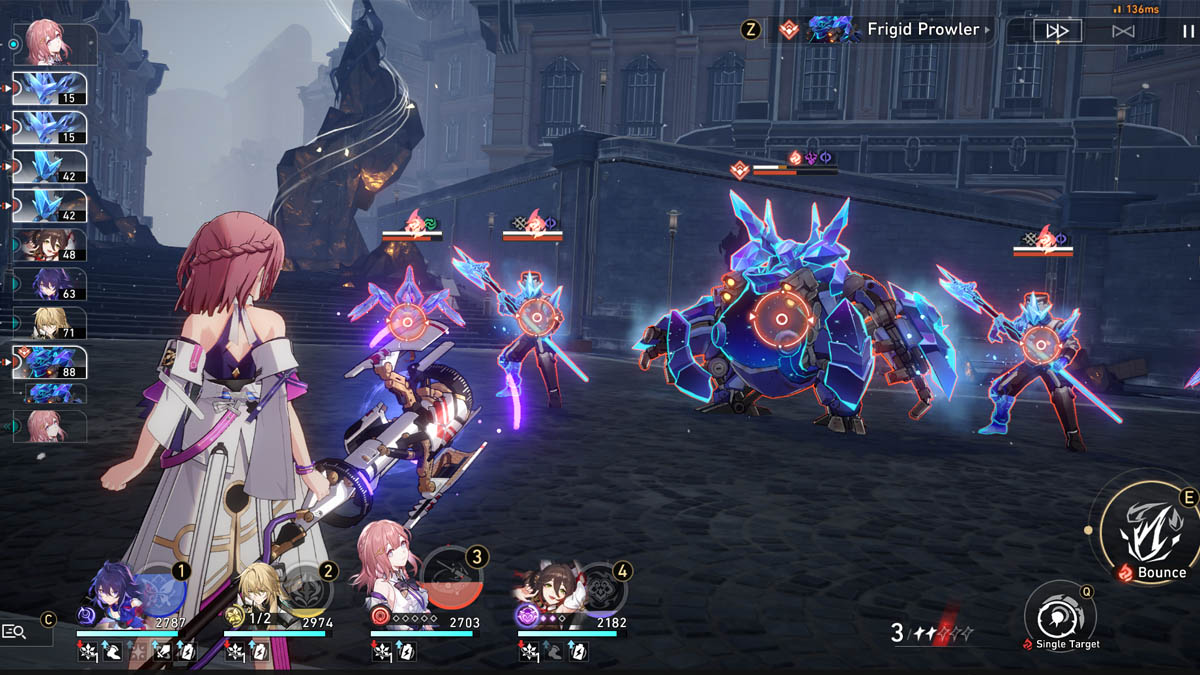Select the turn-order portrait showing 63

click(x=50, y=285)
